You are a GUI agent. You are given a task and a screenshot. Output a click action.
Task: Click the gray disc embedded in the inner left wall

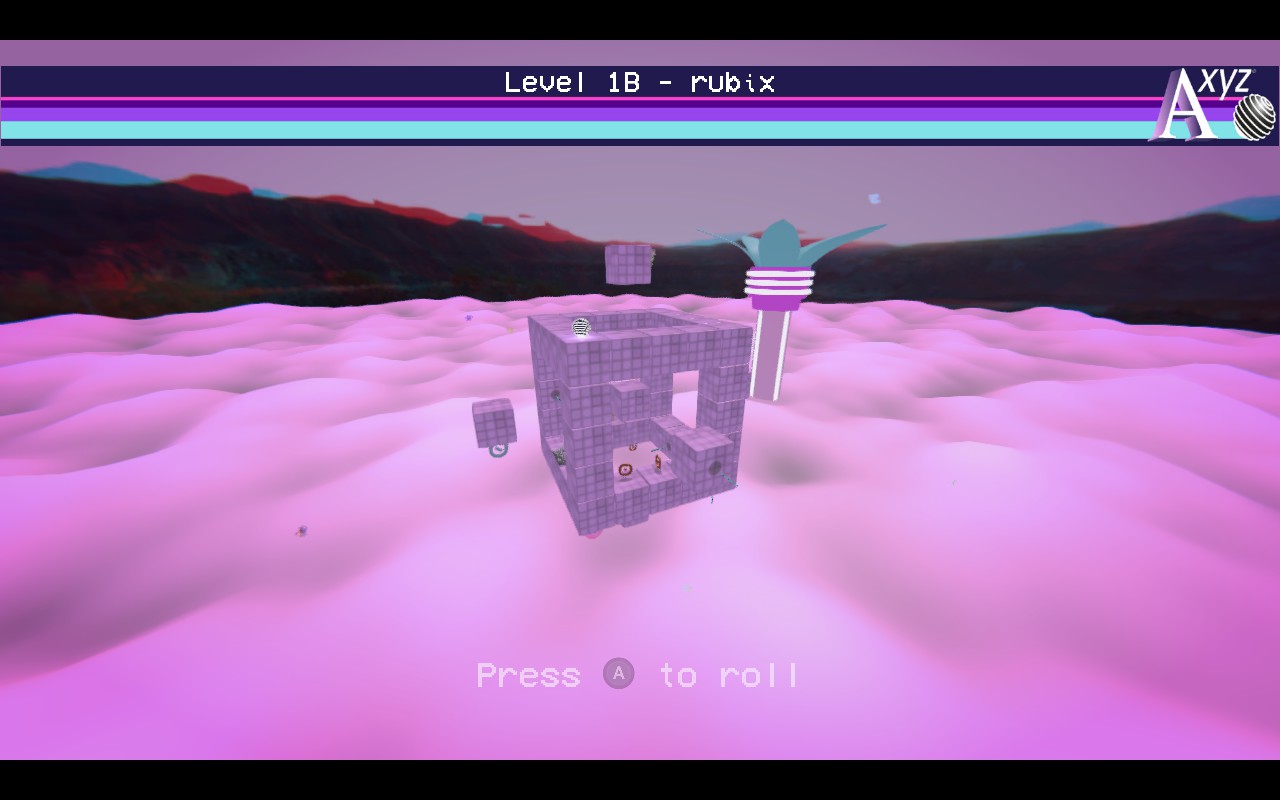(x=554, y=394)
